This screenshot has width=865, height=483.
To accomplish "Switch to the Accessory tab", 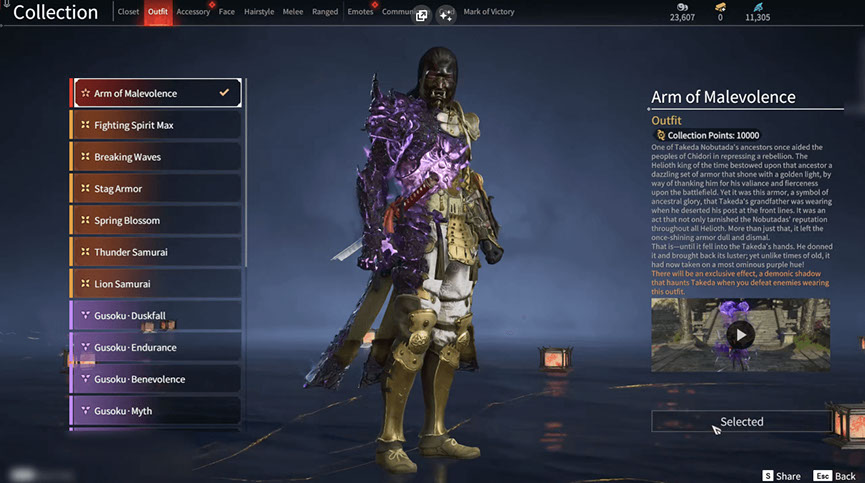I will [193, 12].
